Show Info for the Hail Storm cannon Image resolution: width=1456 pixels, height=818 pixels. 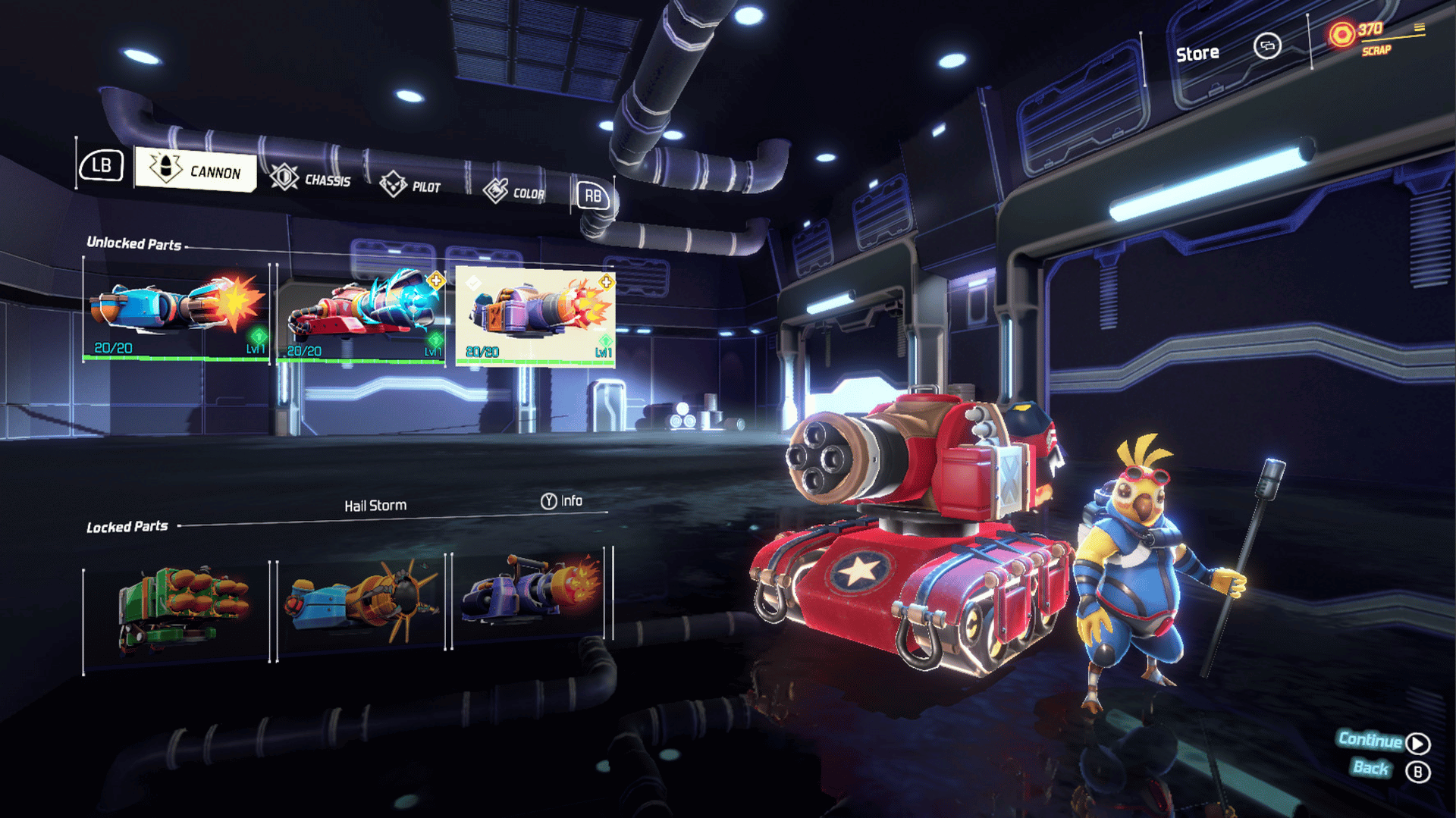562,501
